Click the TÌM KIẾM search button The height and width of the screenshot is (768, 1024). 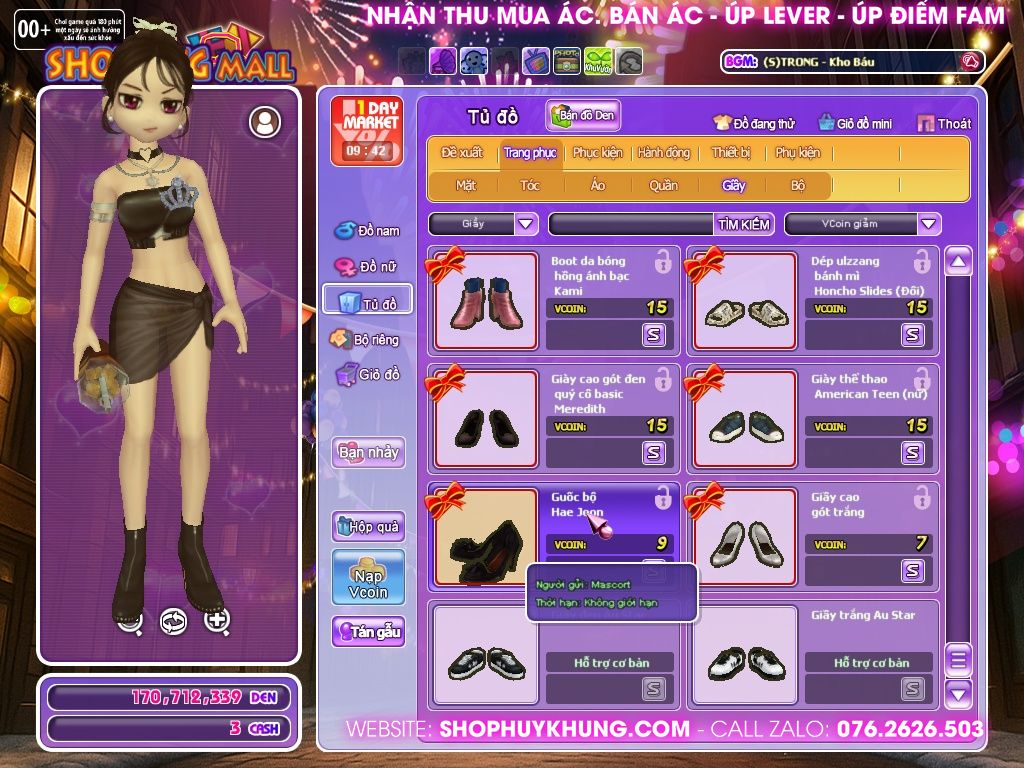(x=743, y=224)
